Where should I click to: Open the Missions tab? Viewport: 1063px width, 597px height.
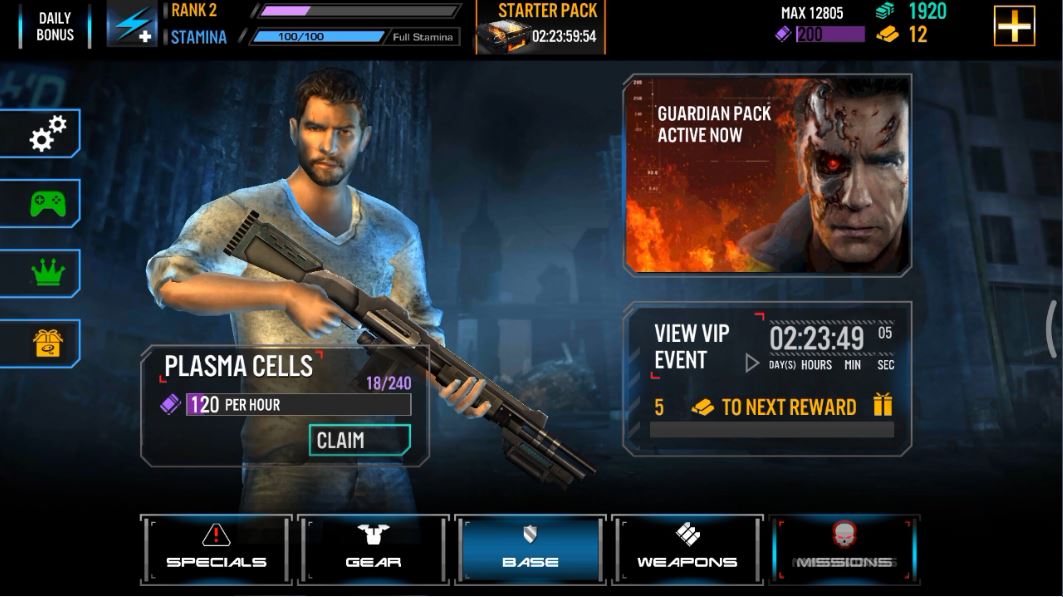pyautogui.click(x=844, y=549)
